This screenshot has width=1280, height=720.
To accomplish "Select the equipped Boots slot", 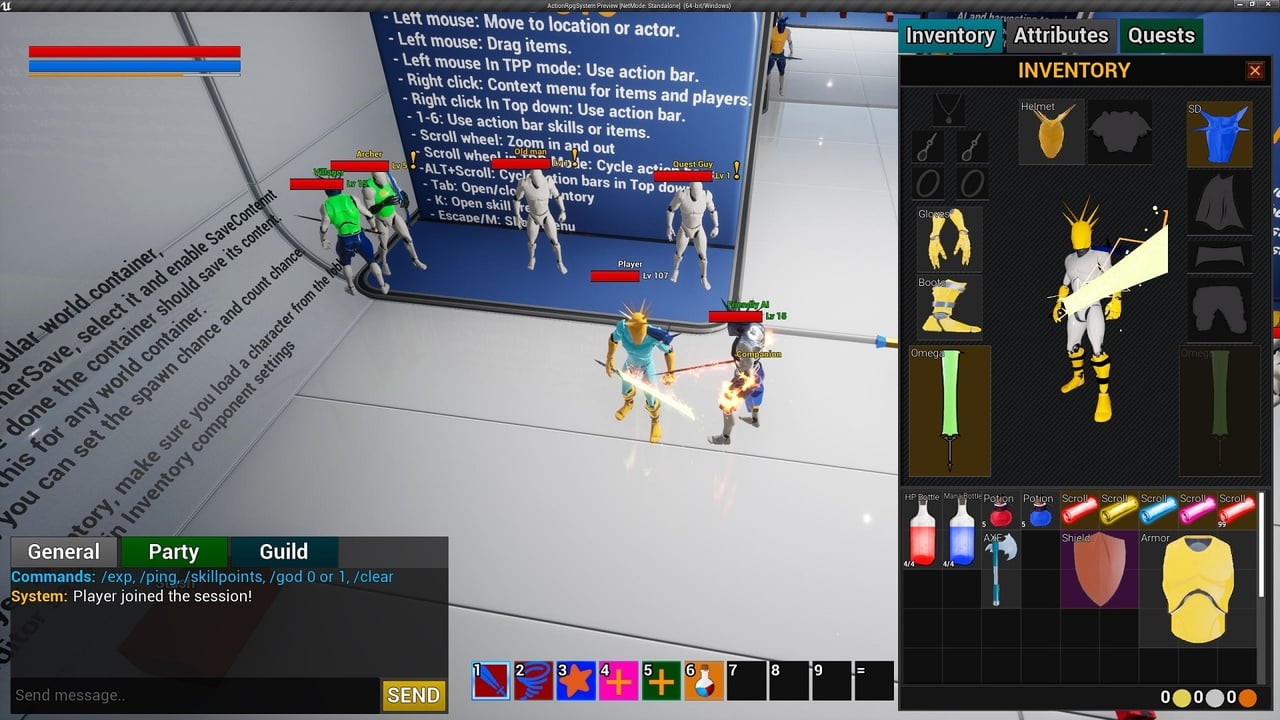I will 948,305.
